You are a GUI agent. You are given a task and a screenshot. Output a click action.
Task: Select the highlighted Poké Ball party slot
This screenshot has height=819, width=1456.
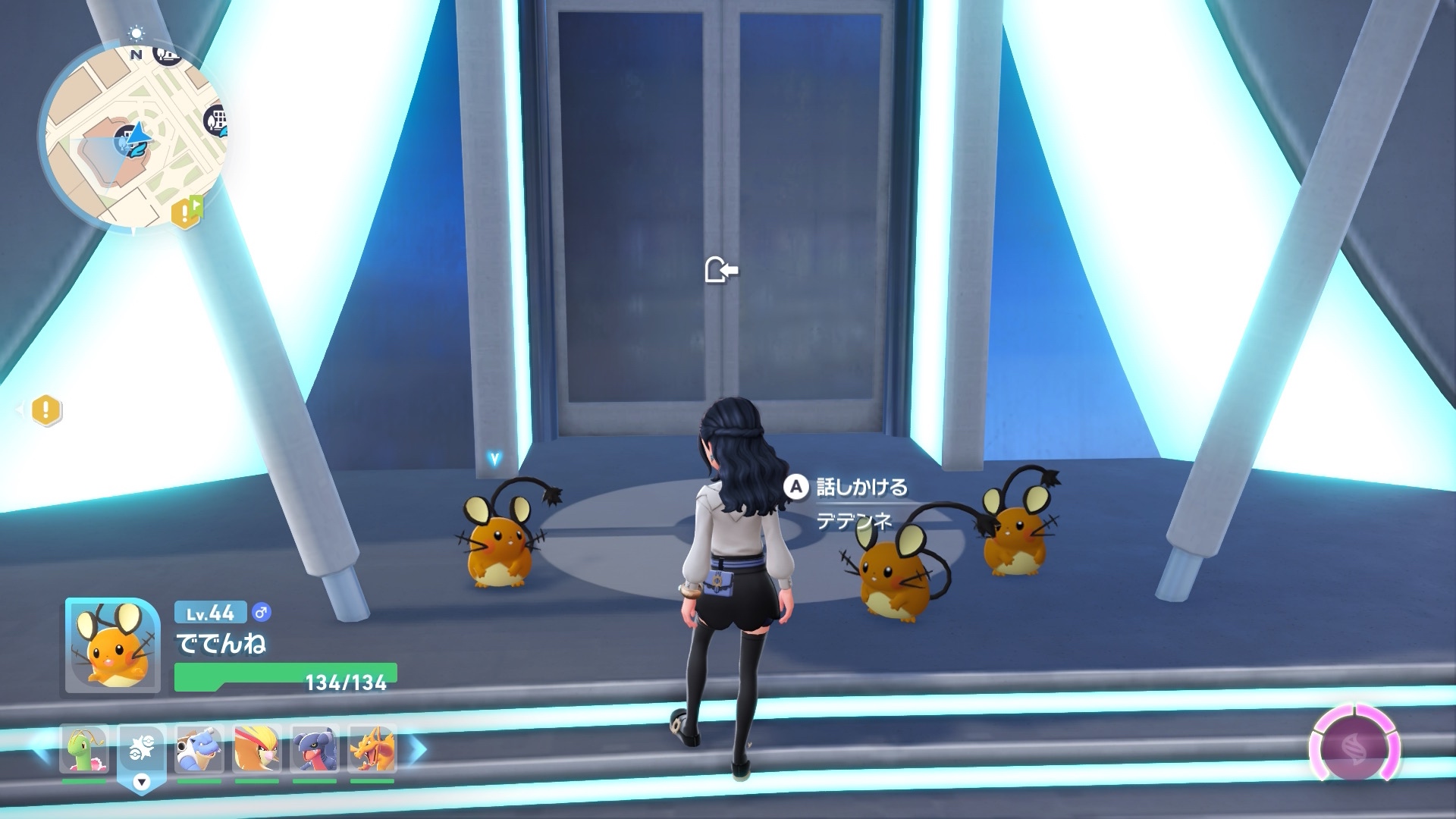[141, 751]
